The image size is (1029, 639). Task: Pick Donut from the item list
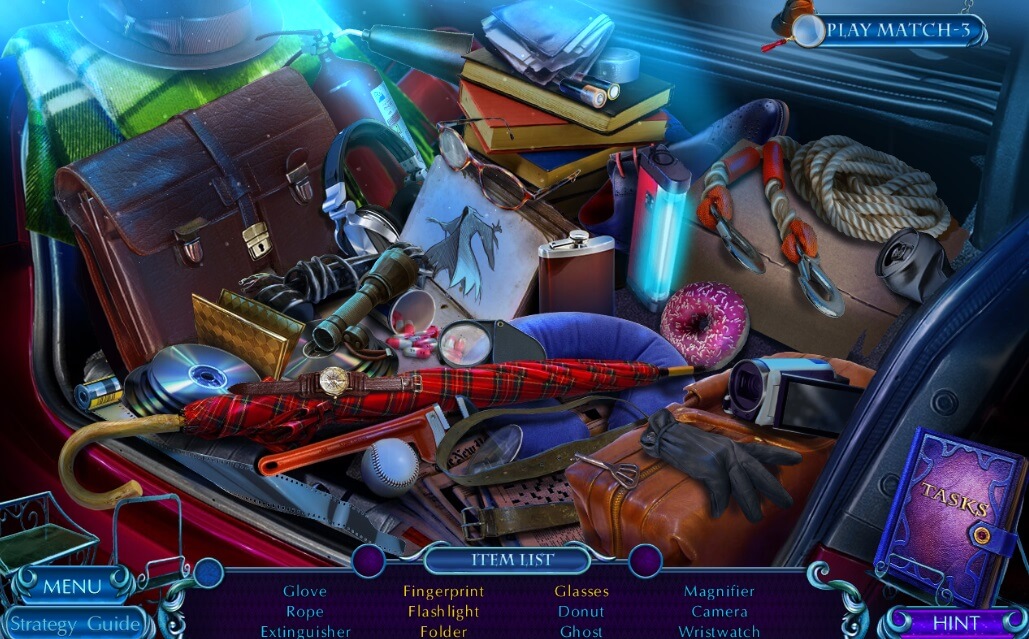[x=581, y=611]
